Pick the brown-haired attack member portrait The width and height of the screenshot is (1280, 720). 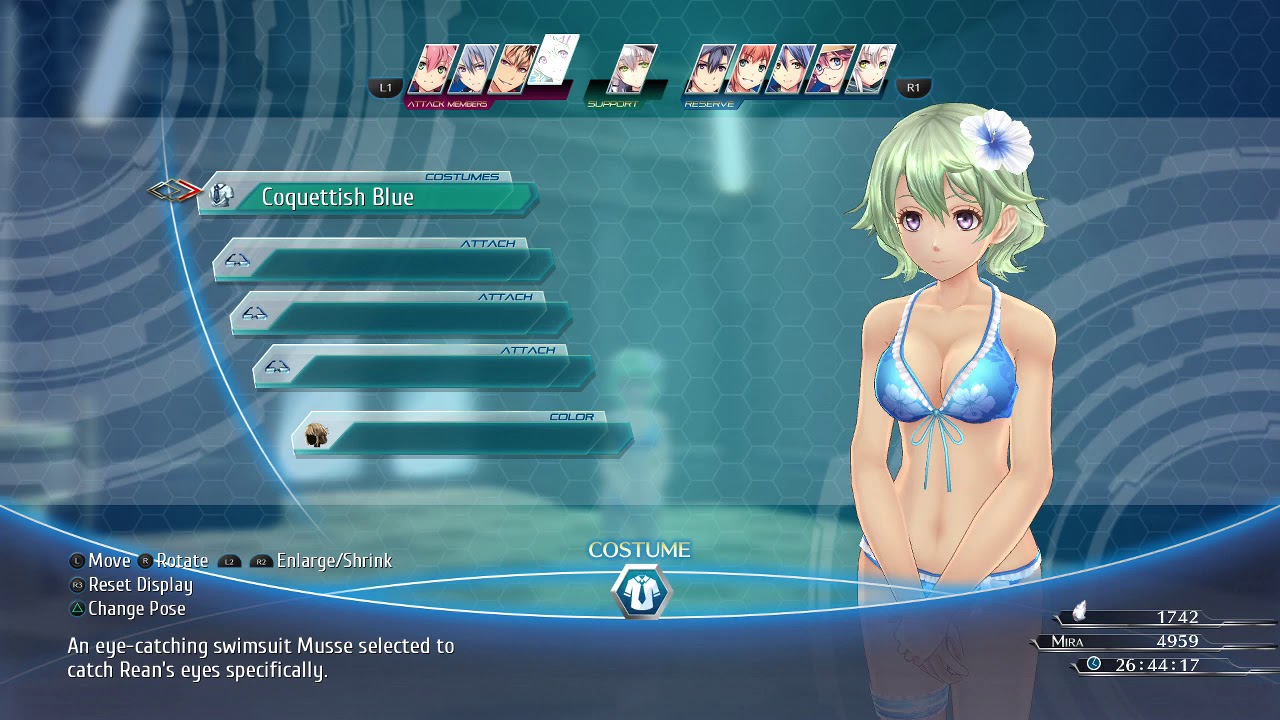[x=512, y=70]
